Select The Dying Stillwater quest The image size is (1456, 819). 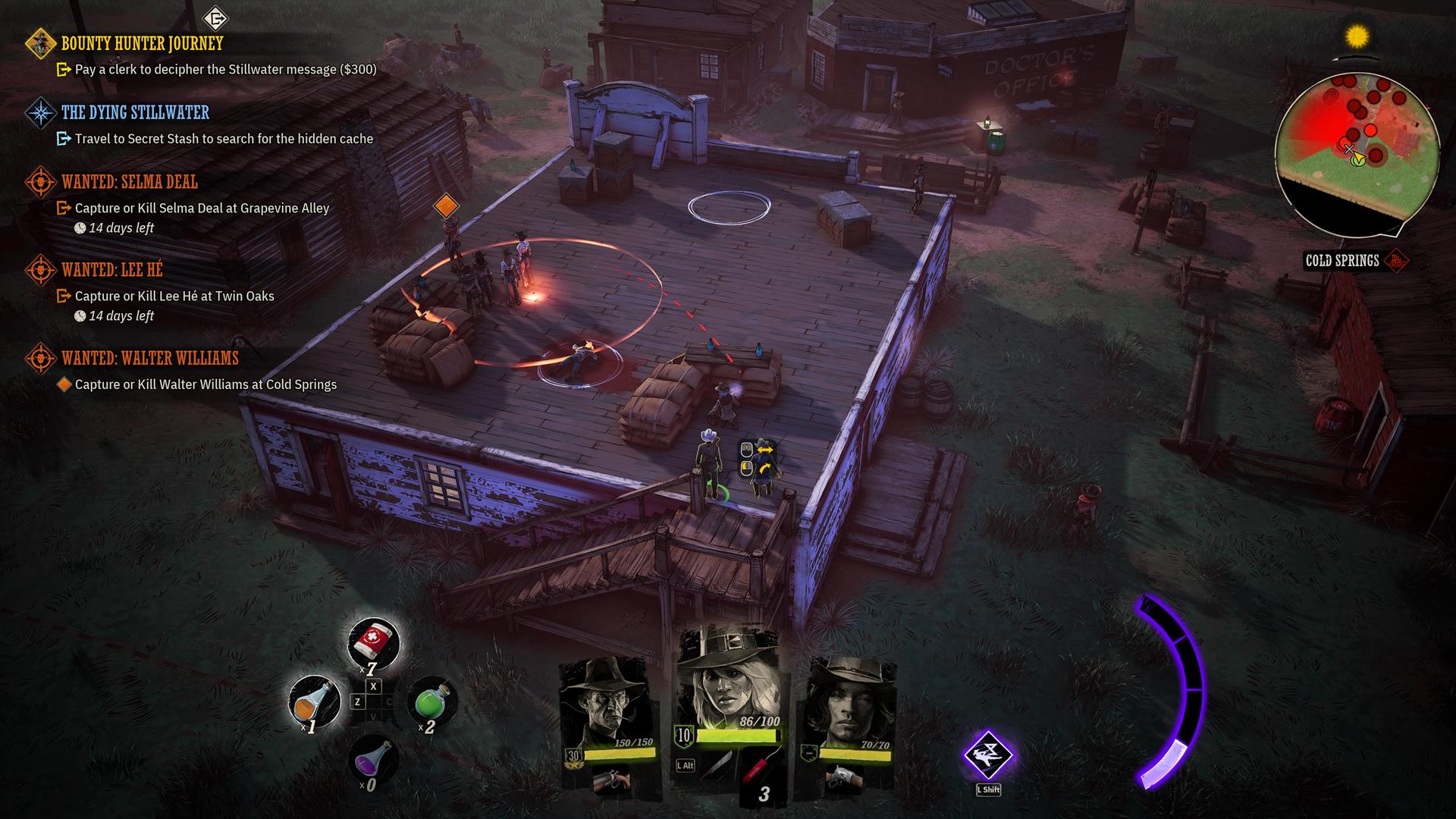coord(135,113)
